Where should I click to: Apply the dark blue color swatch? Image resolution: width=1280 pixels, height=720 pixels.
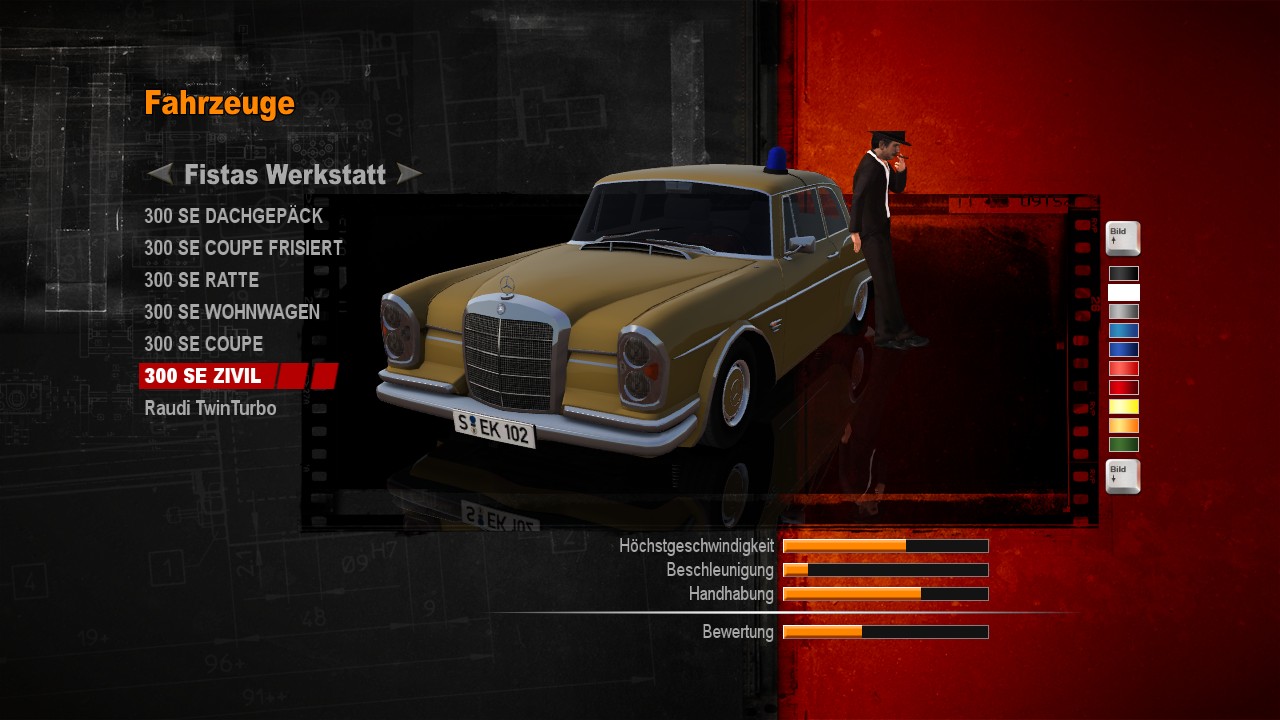pos(1123,349)
